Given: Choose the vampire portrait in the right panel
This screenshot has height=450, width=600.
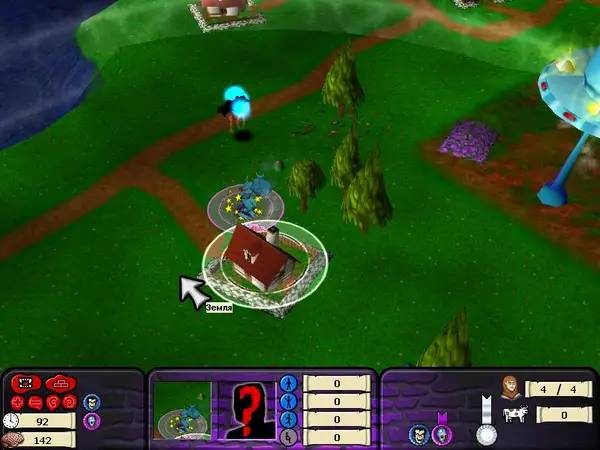Looking at the screenshot, I should point(418,434).
